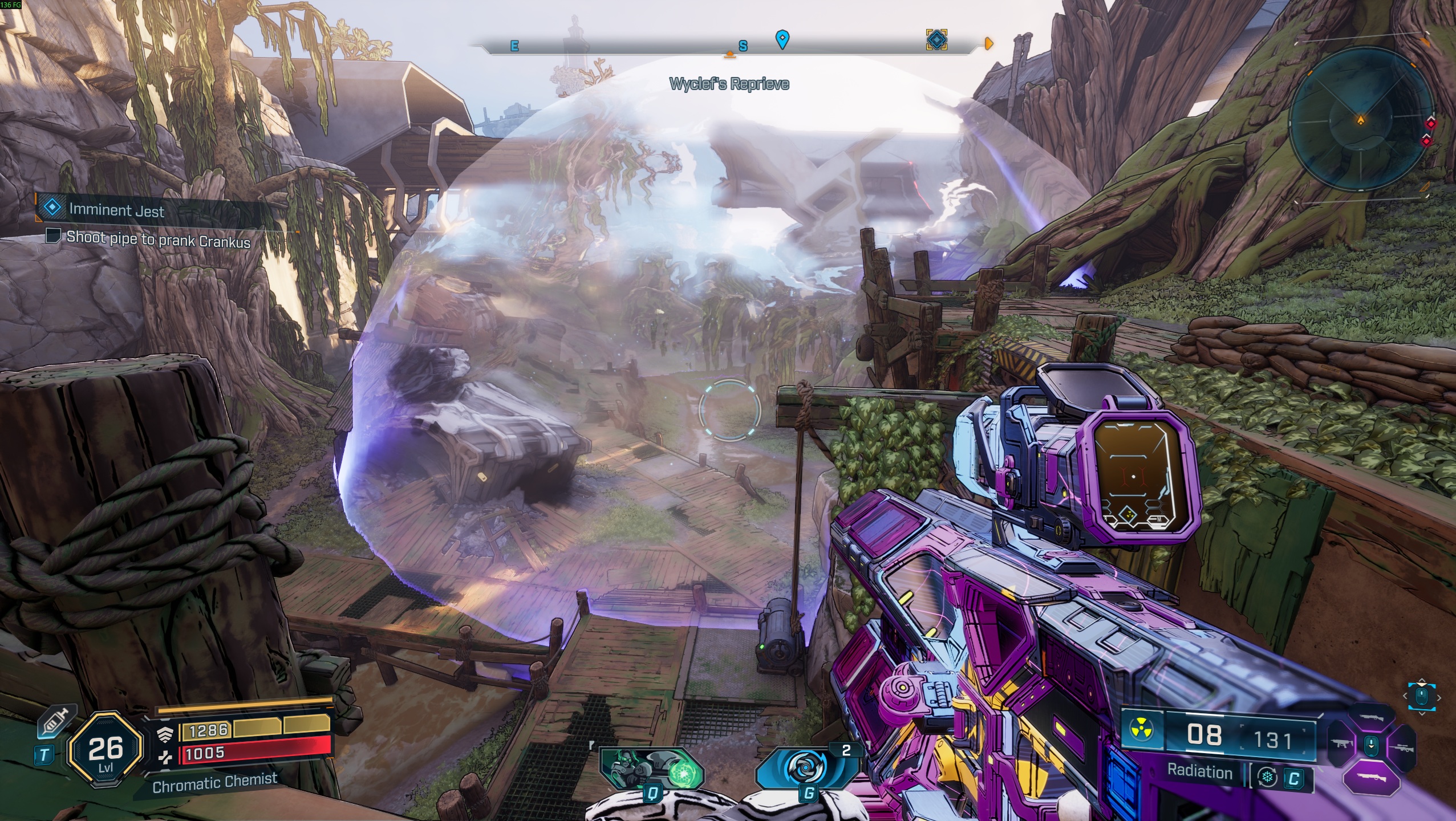The width and height of the screenshot is (1456, 821).
Task: Select the yellow Radiation element icon
Action: point(1143,731)
